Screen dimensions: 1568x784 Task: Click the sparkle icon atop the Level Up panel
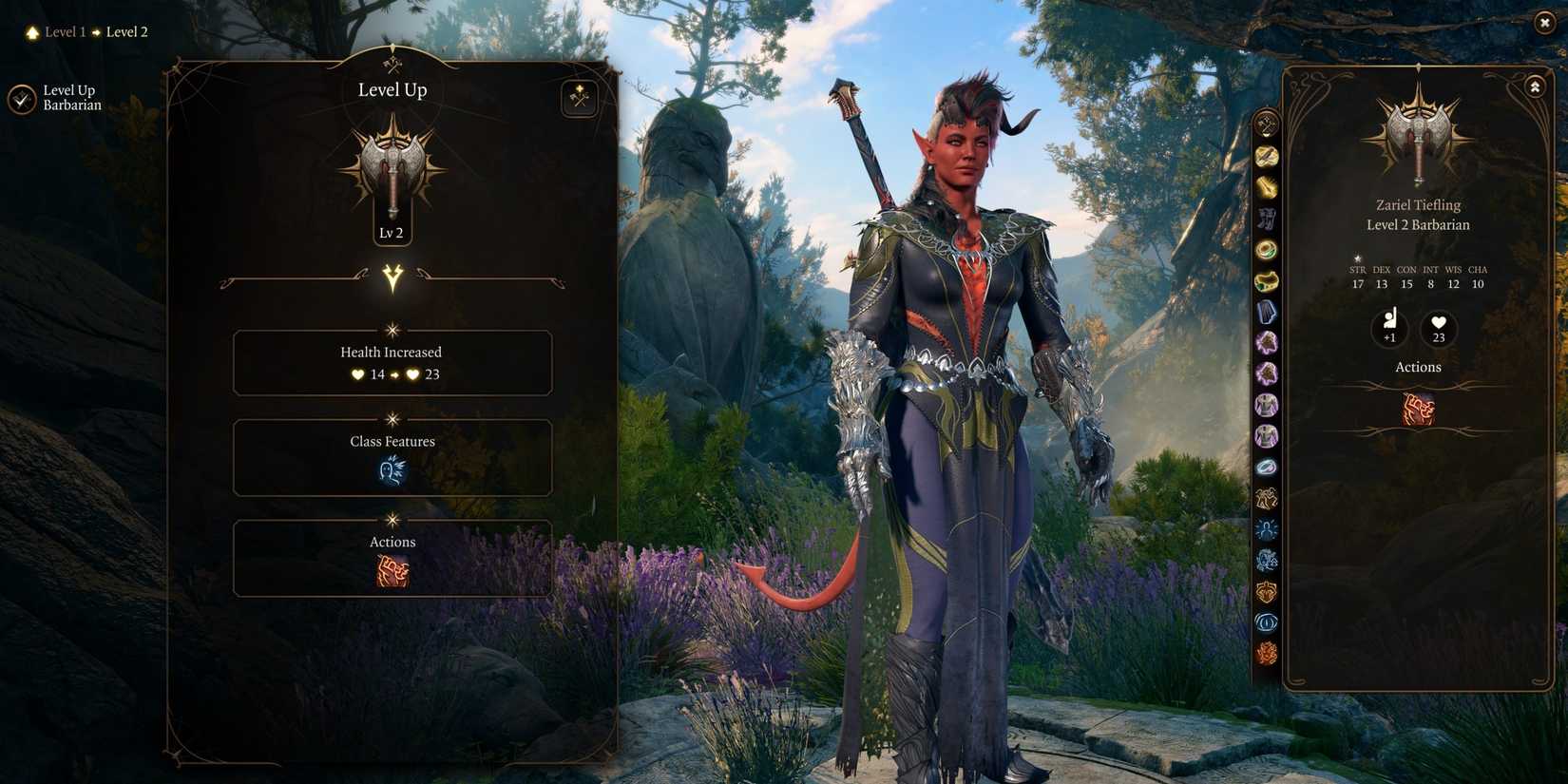[x=580, y=98]
